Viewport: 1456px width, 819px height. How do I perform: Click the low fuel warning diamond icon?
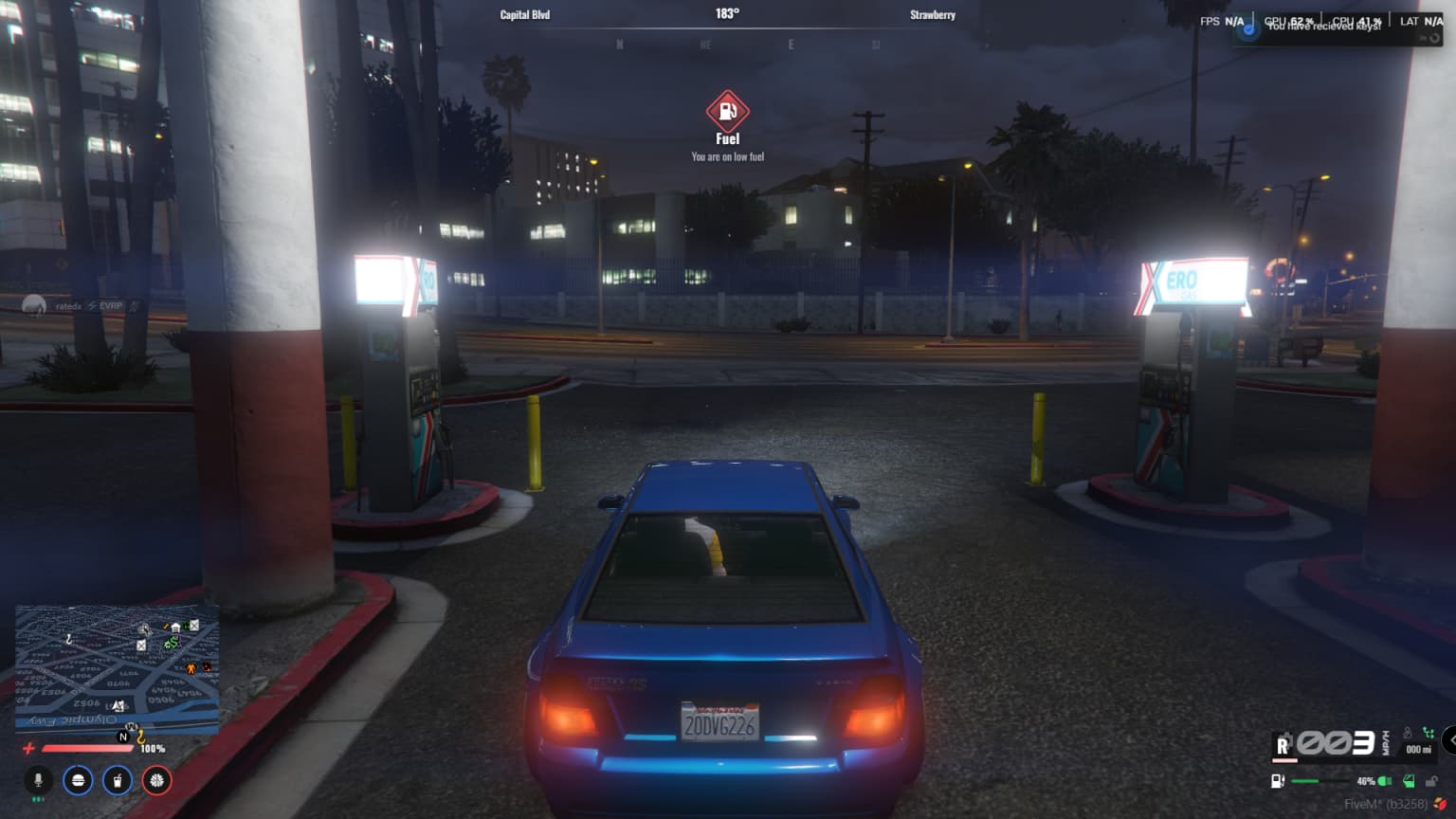click(x=728, y=111)
